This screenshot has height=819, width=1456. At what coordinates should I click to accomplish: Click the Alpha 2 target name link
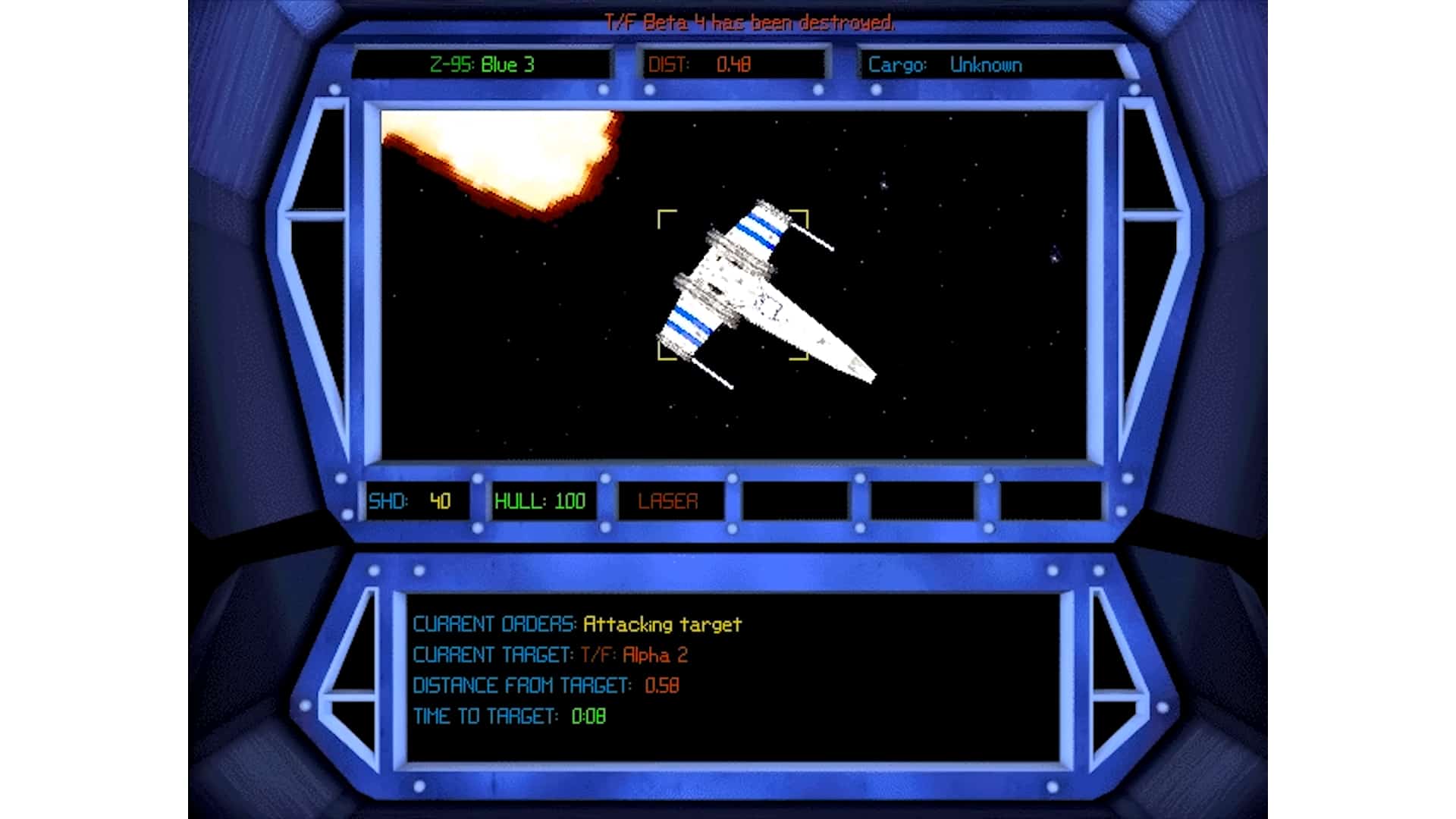pos(656,655)
